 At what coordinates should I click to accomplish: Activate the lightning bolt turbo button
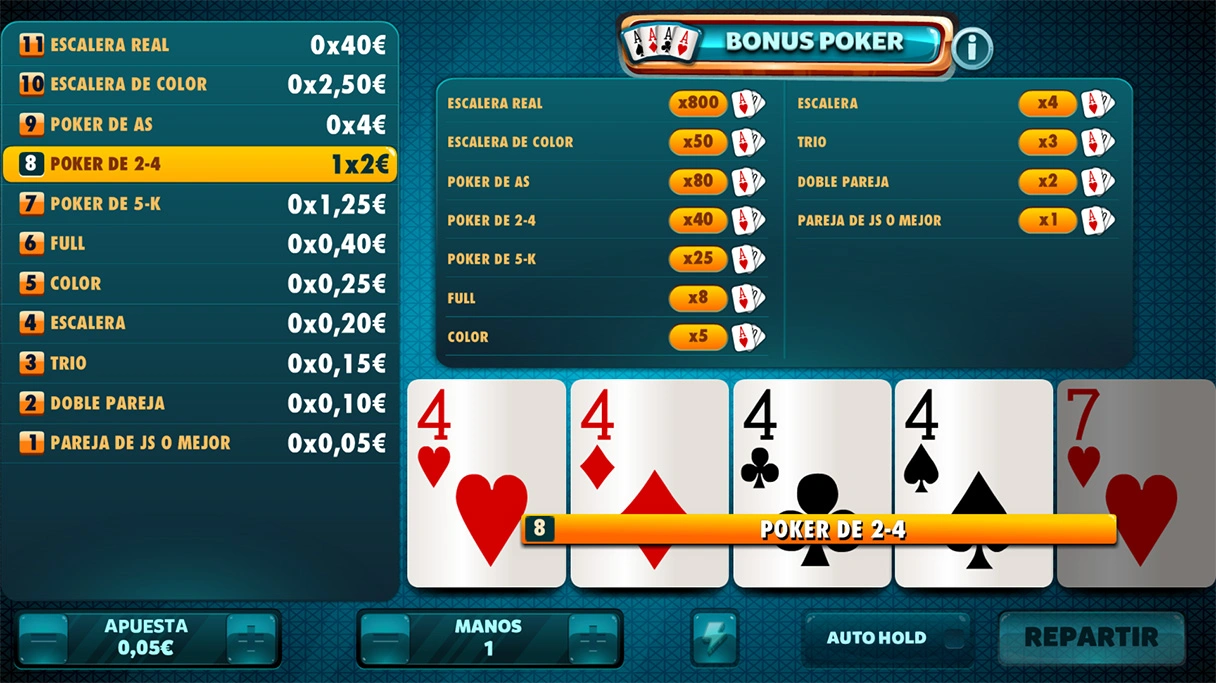(x=715, y=638)
